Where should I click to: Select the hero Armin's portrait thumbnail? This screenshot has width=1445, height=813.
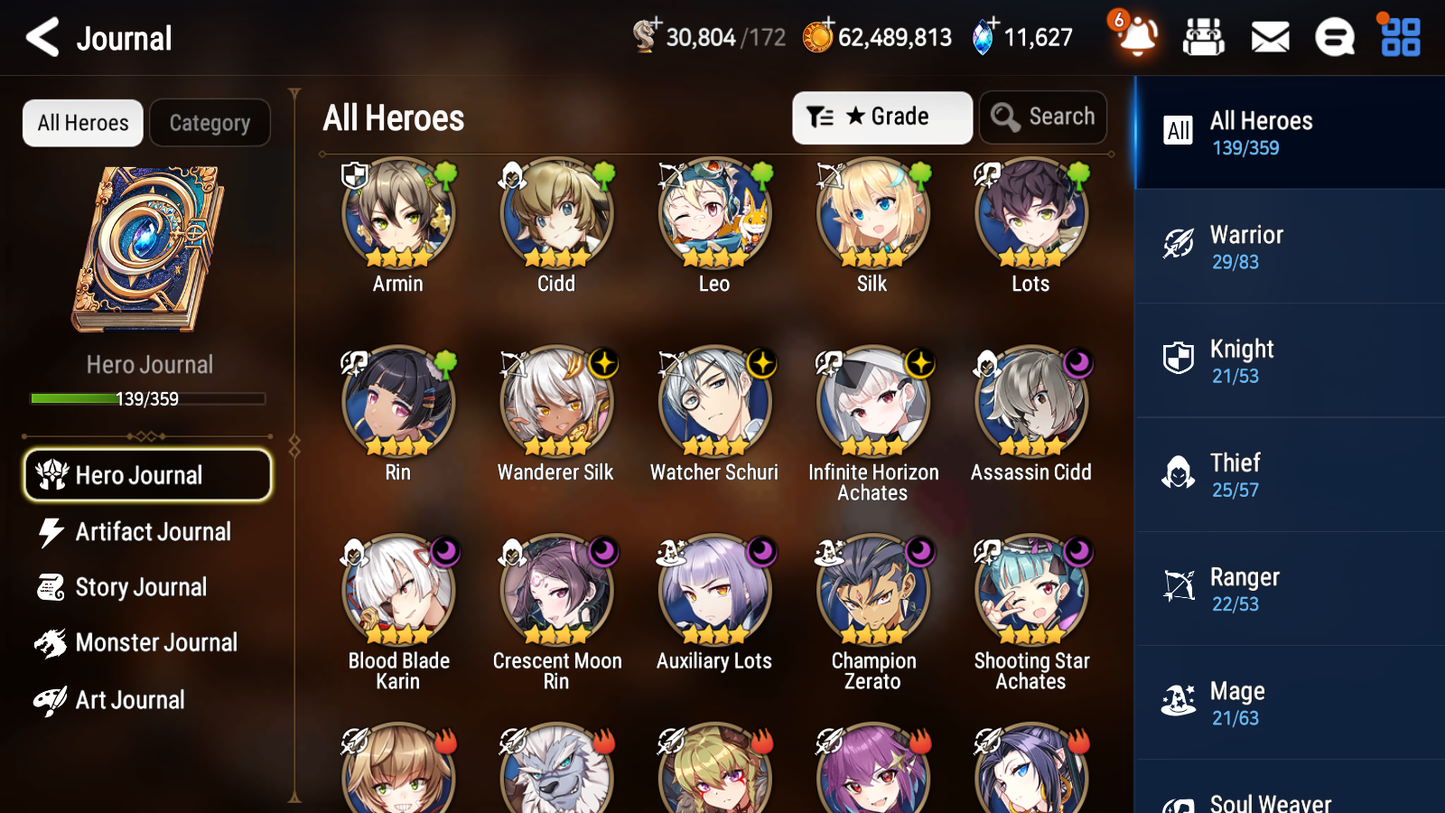[398, 213]
